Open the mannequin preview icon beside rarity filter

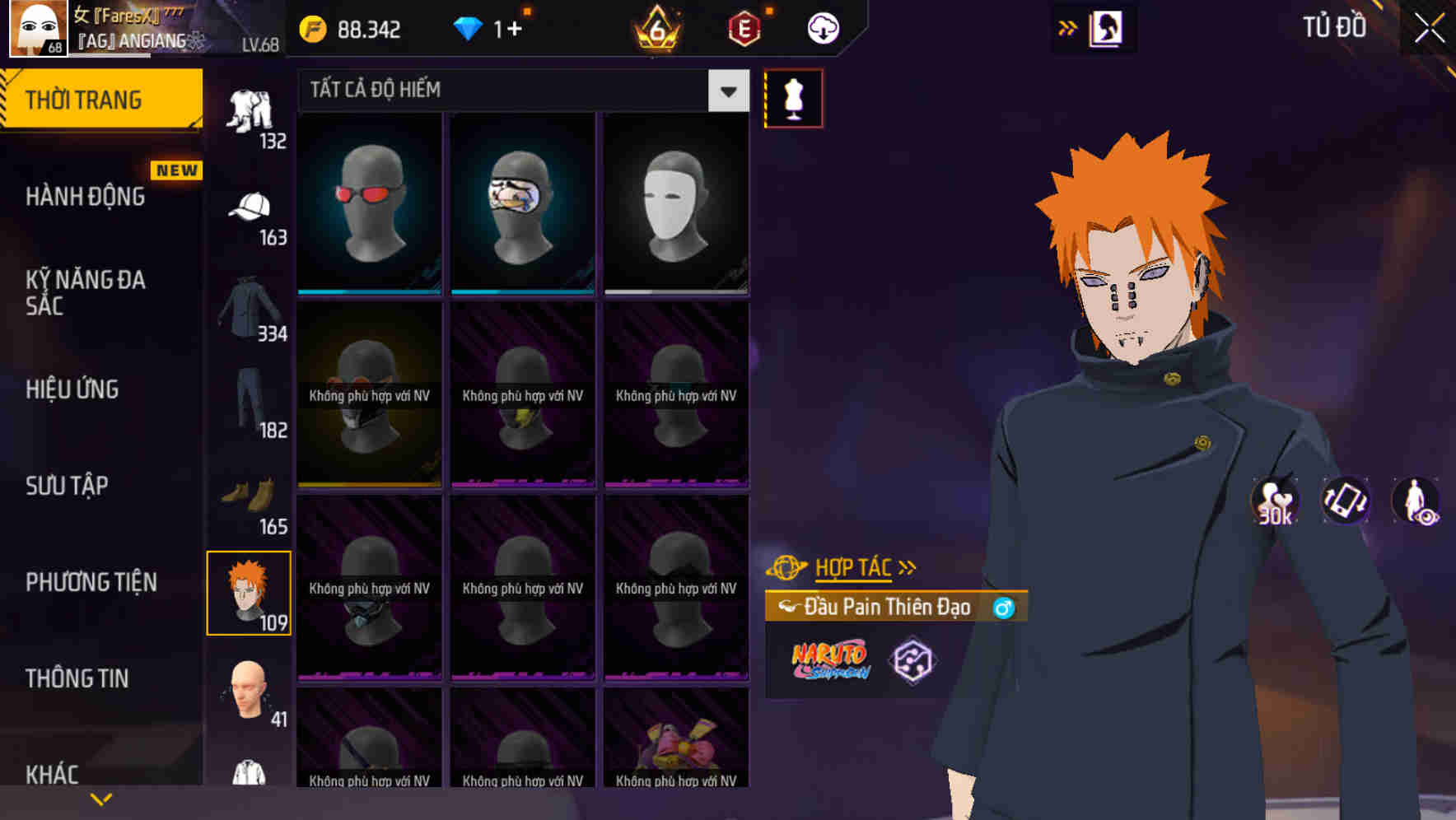[x=793, y=97]
